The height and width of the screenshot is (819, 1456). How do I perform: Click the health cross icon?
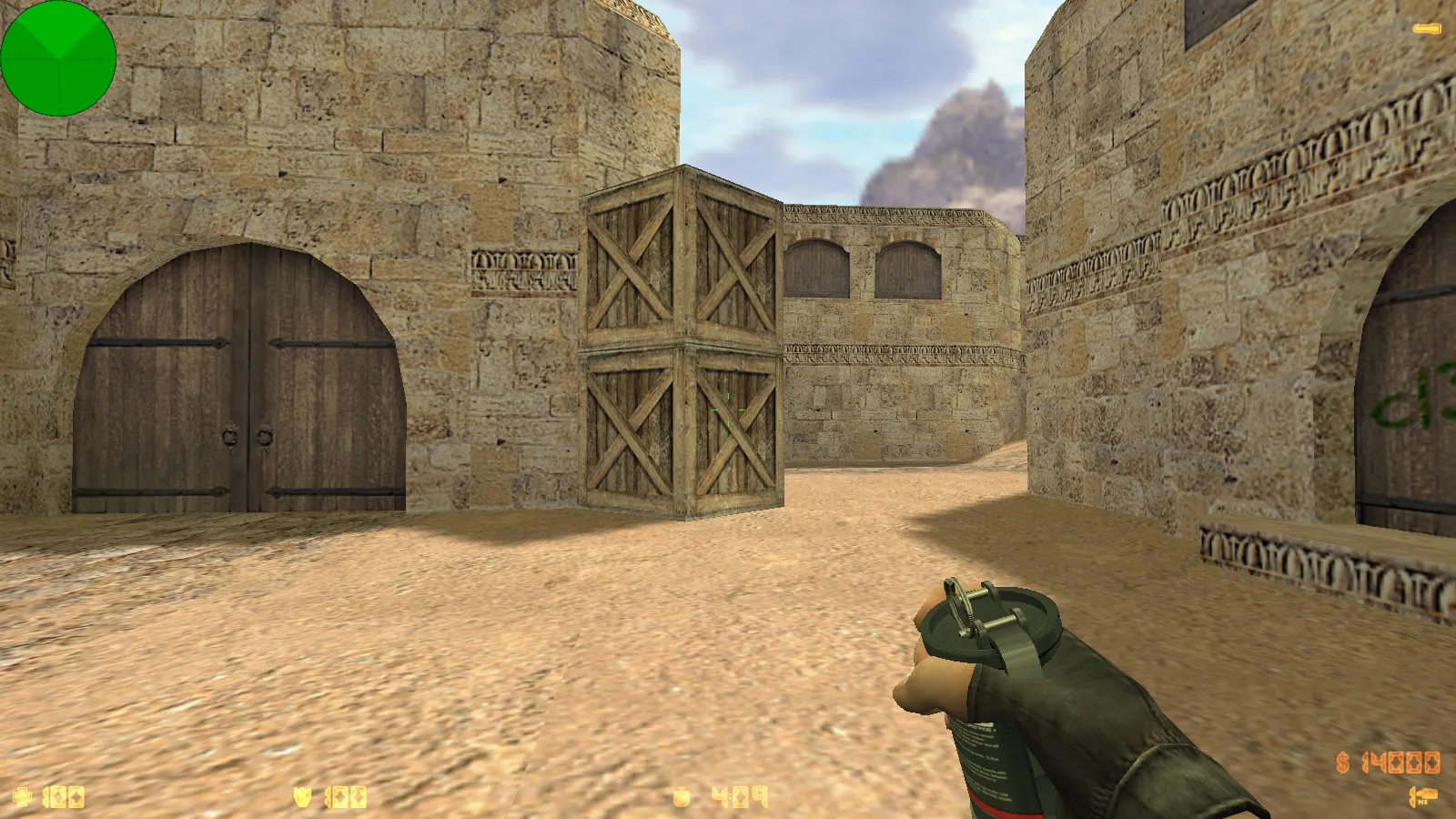coord(23,798)
